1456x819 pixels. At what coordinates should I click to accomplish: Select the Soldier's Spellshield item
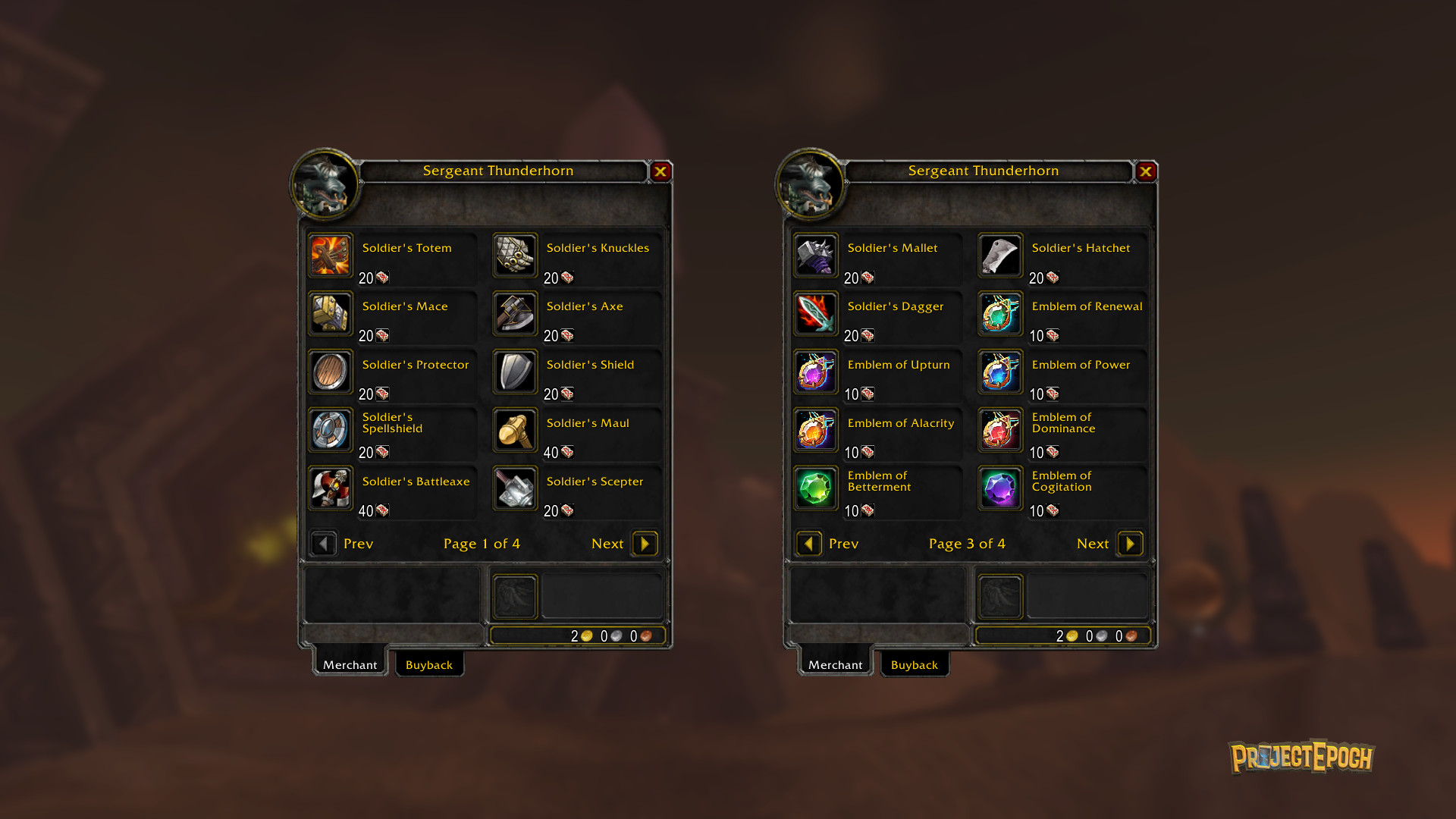point(331,430)
